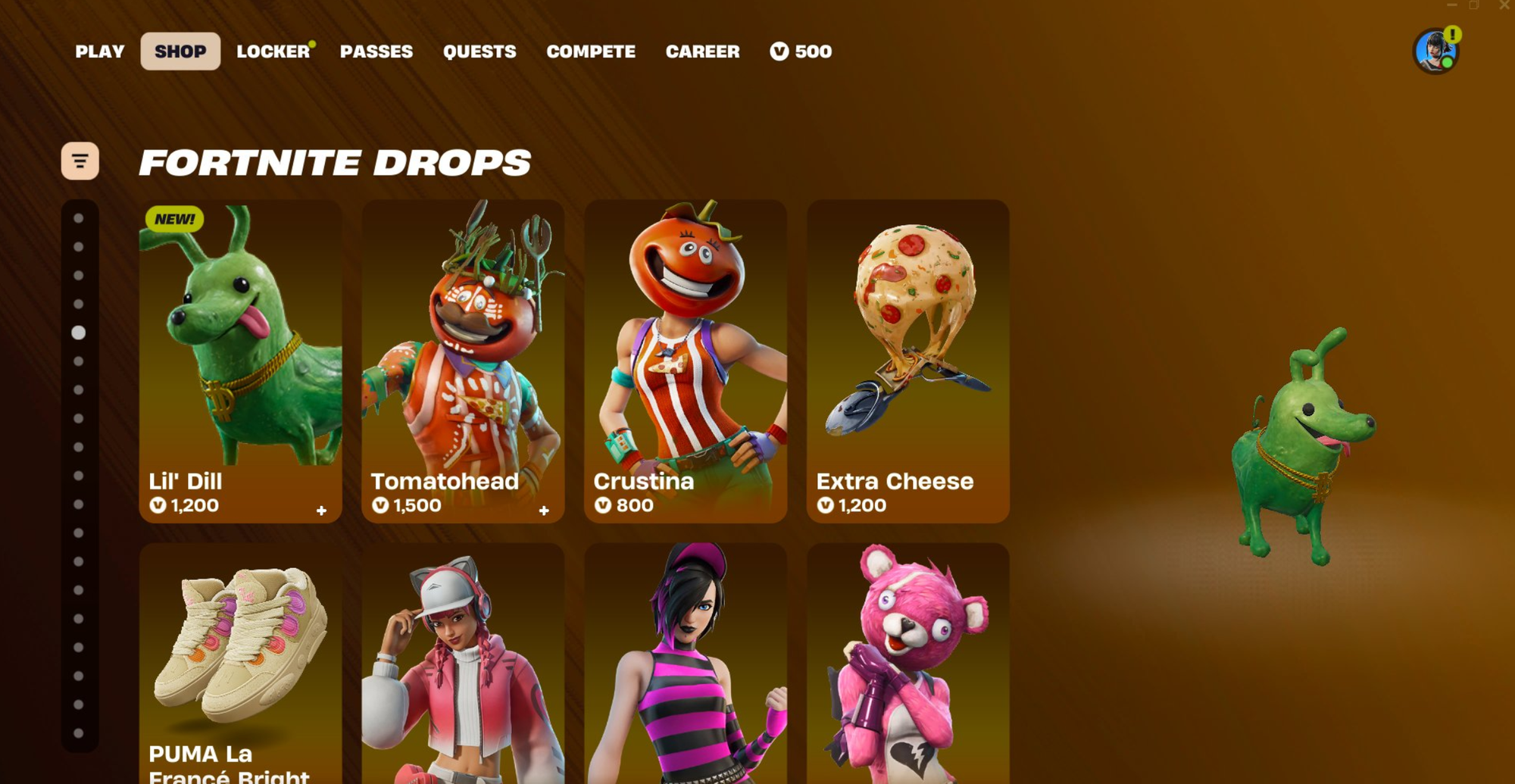Click the V-Bucks icon beside Crustina price
Image resolution: width=1515 pixels, height=784 pixels.
[601, 505]
